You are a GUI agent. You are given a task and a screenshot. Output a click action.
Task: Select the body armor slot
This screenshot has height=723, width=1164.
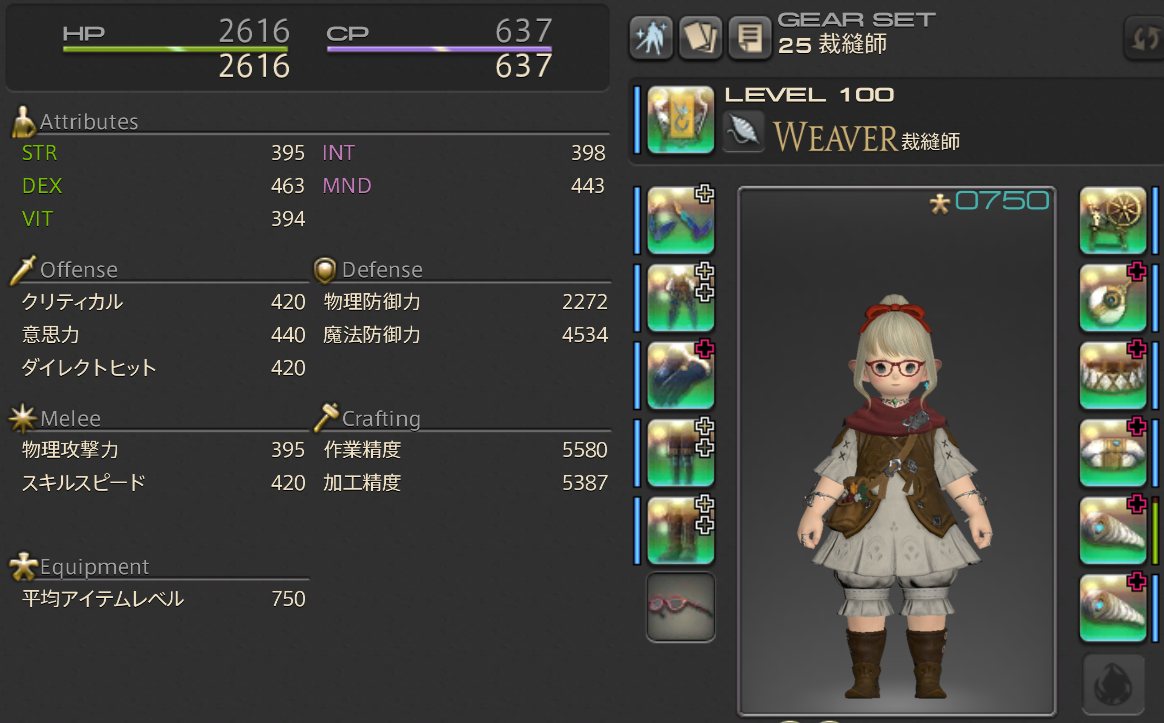tap(680, 298)
